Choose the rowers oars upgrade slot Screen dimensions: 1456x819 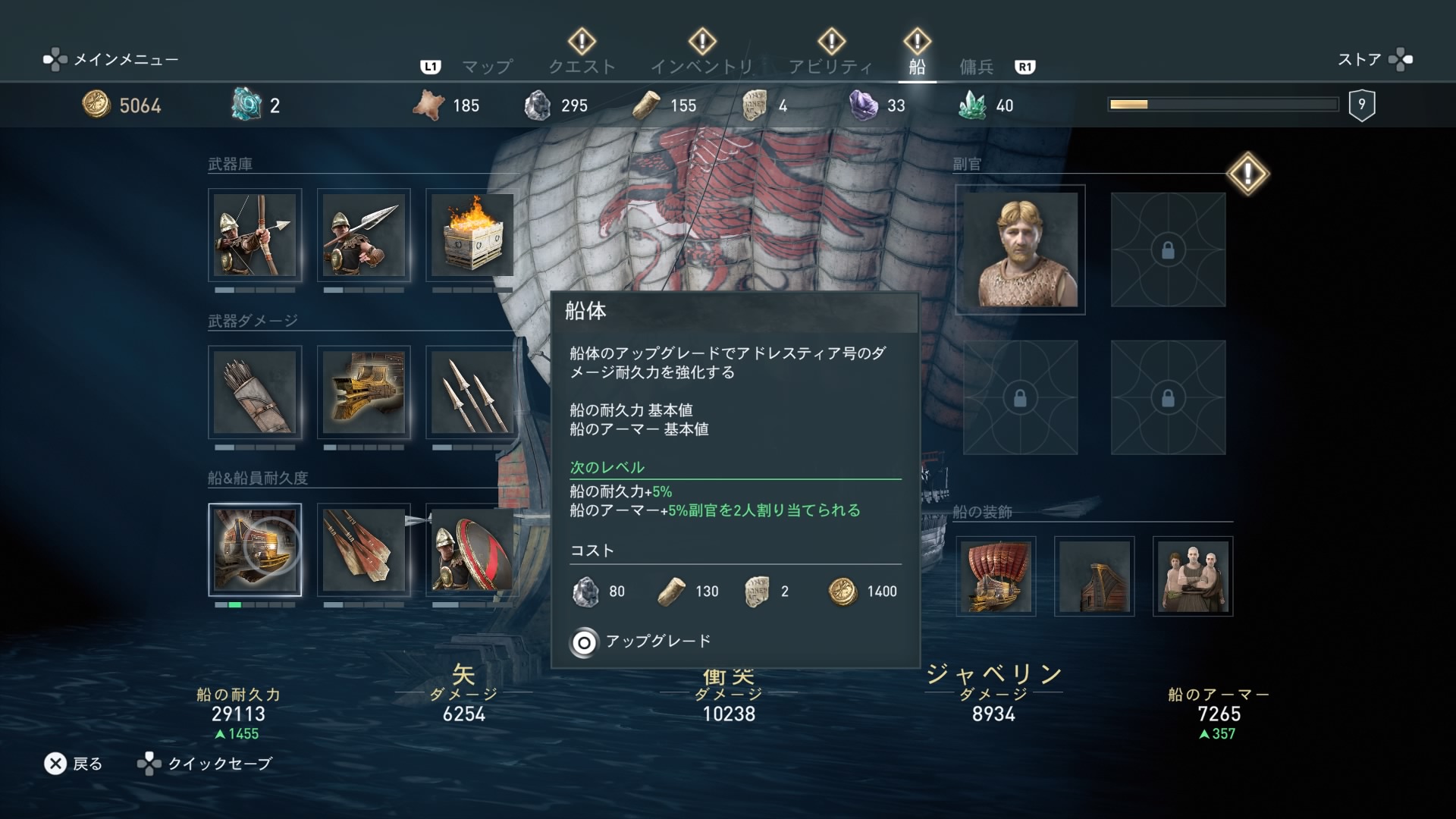[364, 550]
